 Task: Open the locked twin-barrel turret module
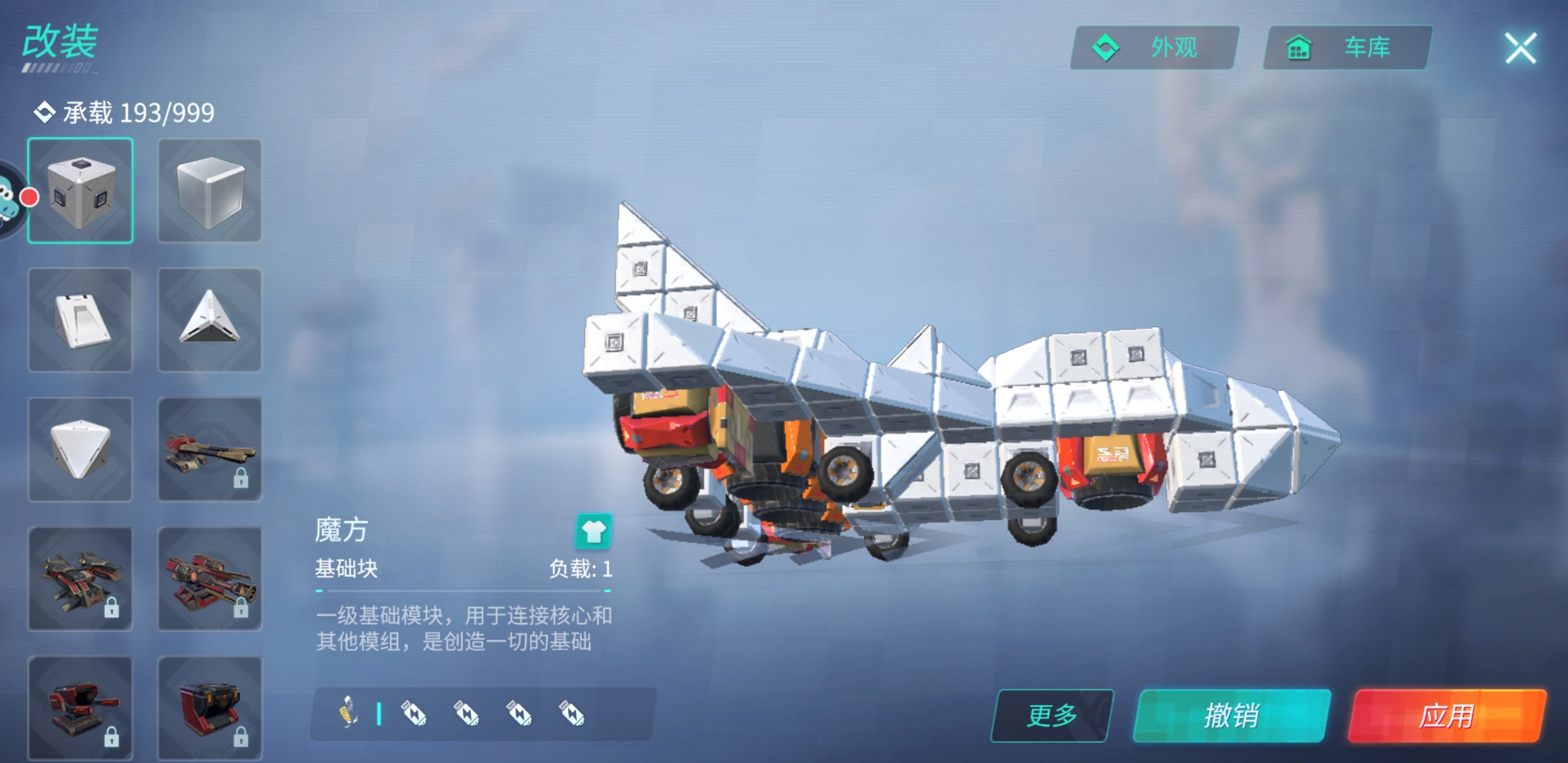(x=210, y=450)
